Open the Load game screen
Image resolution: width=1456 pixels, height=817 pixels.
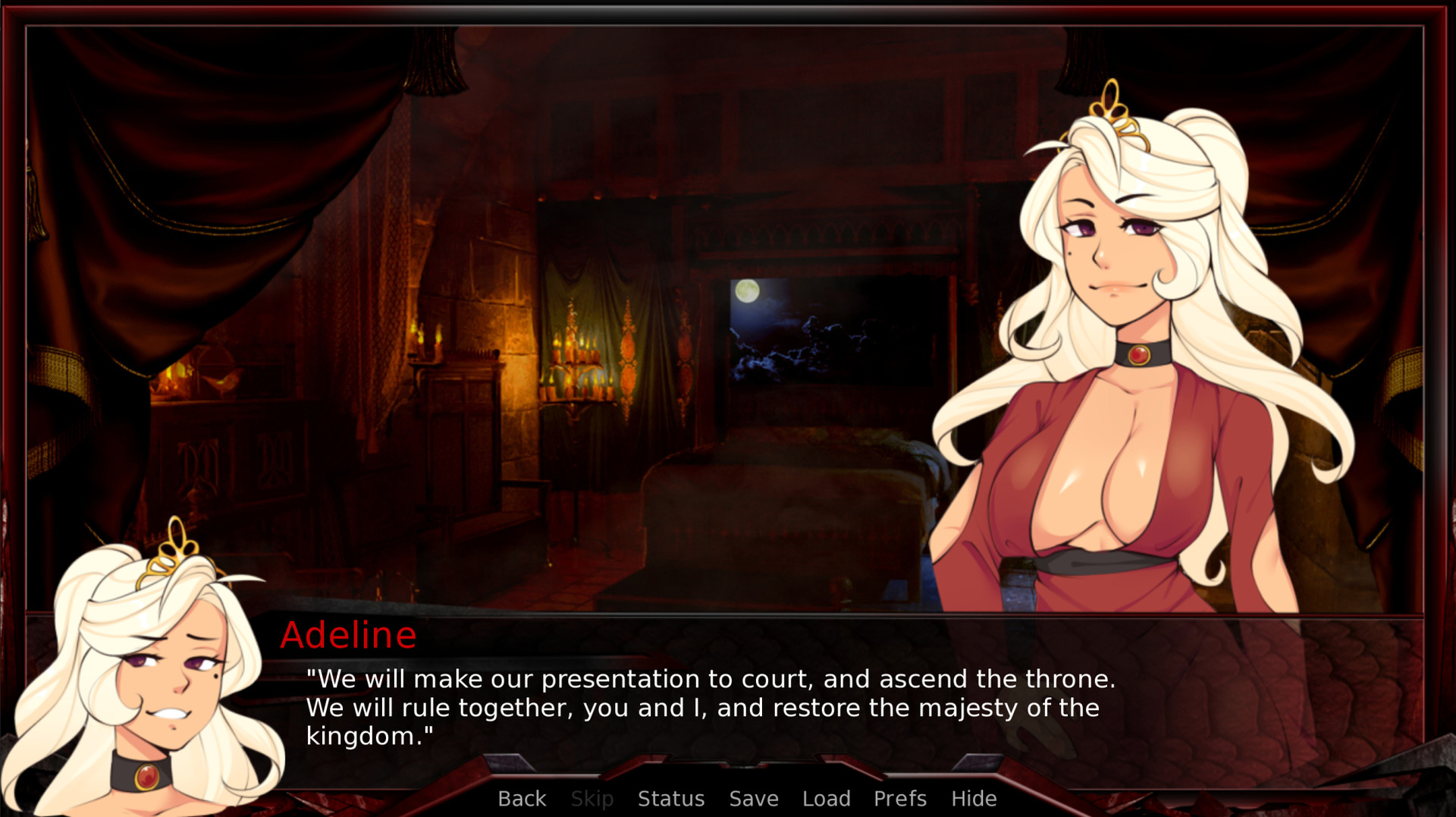[826, 798]
